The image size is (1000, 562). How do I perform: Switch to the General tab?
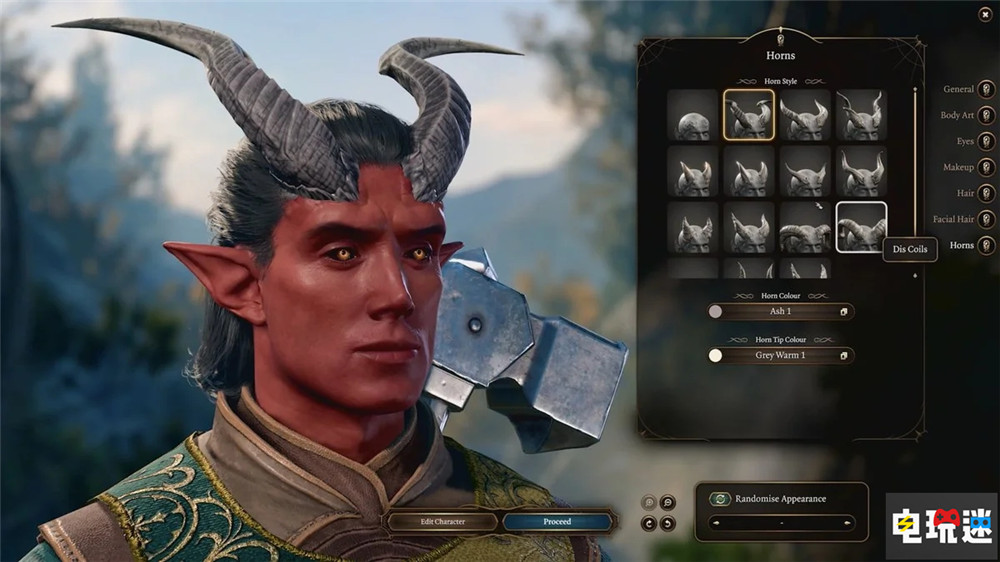[x=986, y=89]
